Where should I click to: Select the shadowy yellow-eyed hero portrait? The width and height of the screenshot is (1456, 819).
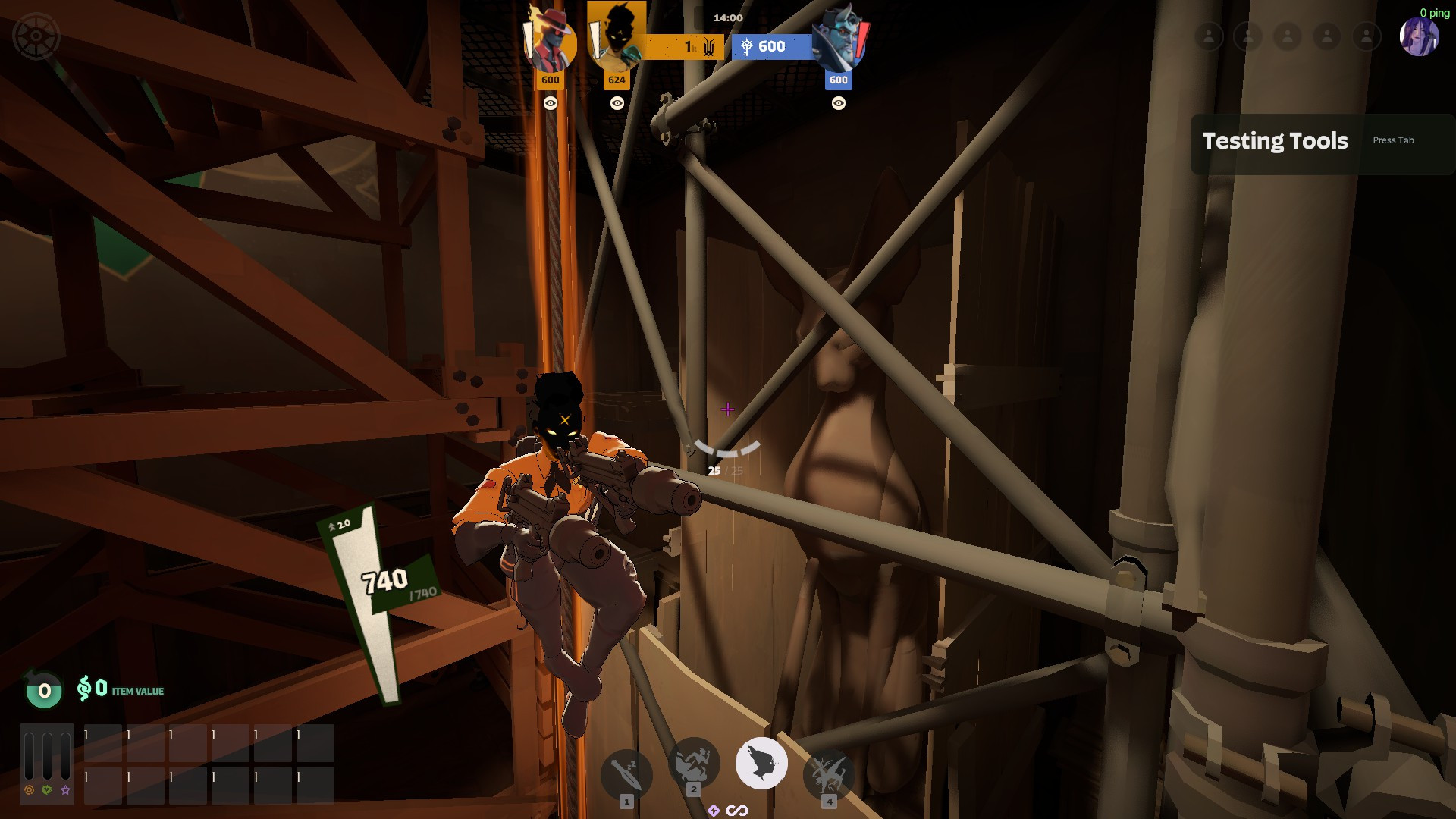coord(617,36)
